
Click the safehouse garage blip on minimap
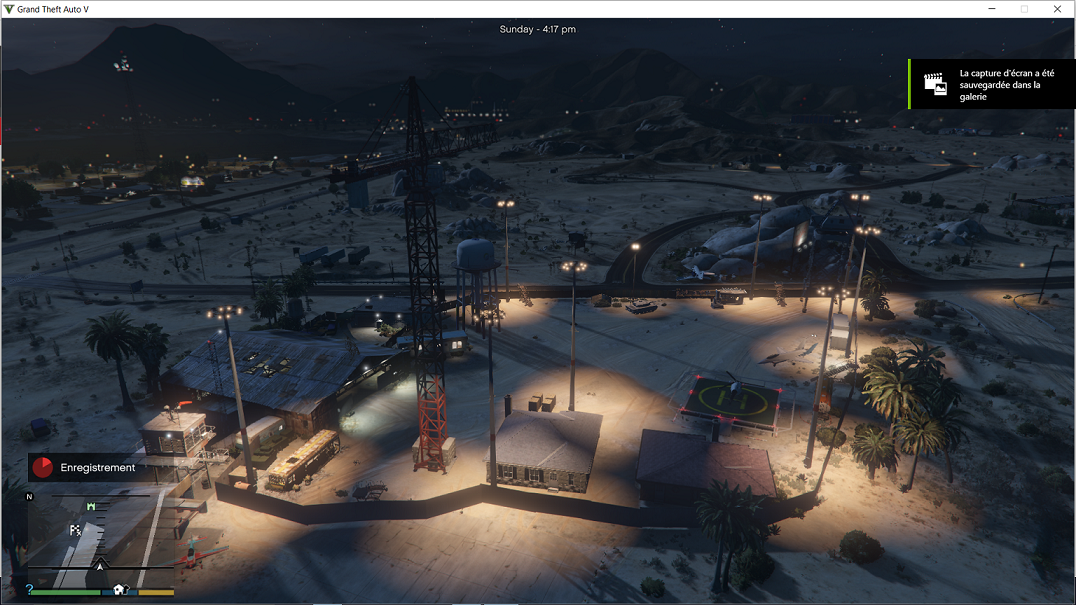coord(120,589)
